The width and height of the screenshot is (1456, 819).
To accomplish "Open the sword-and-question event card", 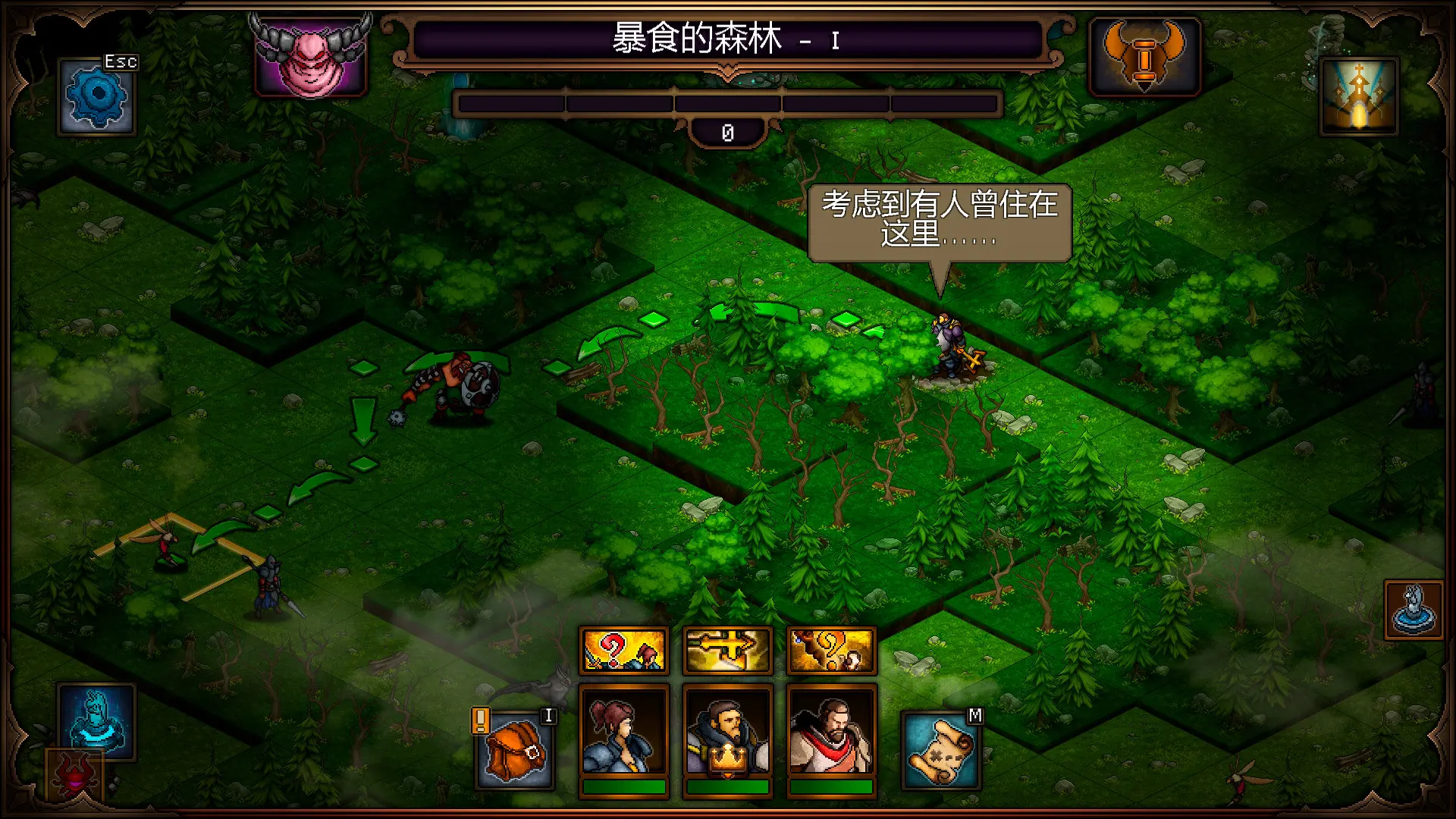I will pyautogui.click(x=623, y=649).
